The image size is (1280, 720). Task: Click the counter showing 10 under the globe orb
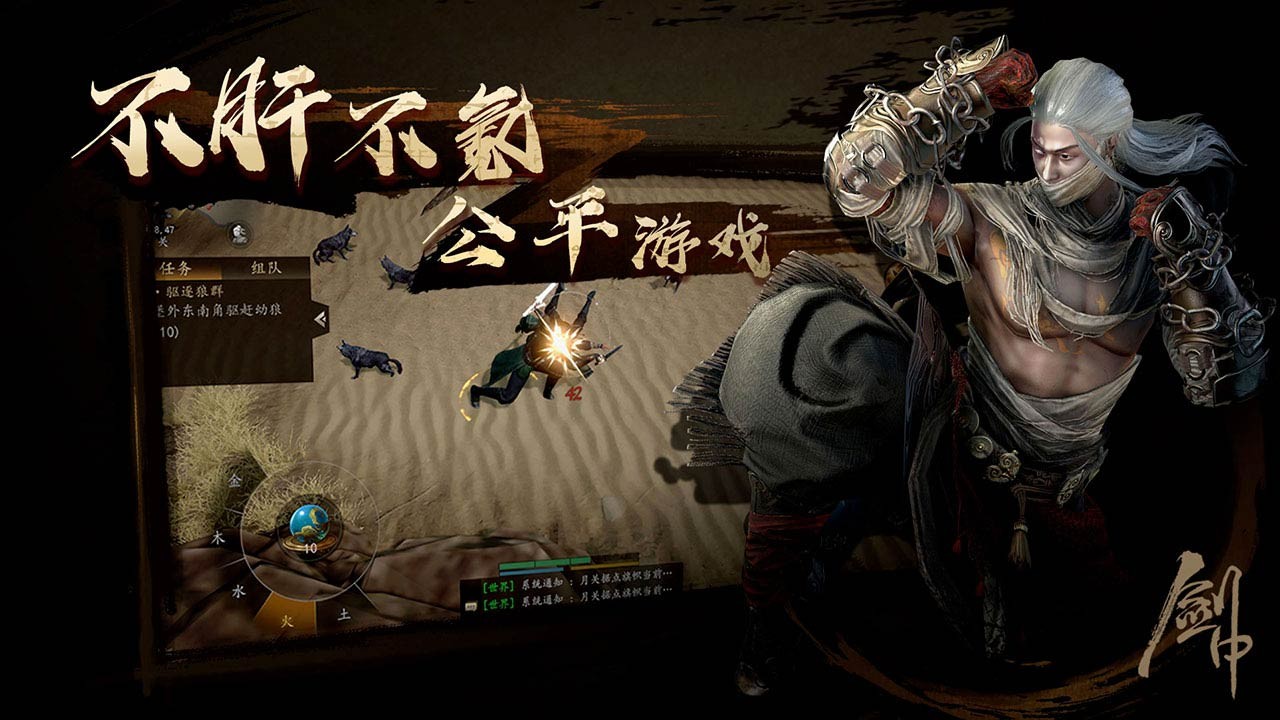310,548
